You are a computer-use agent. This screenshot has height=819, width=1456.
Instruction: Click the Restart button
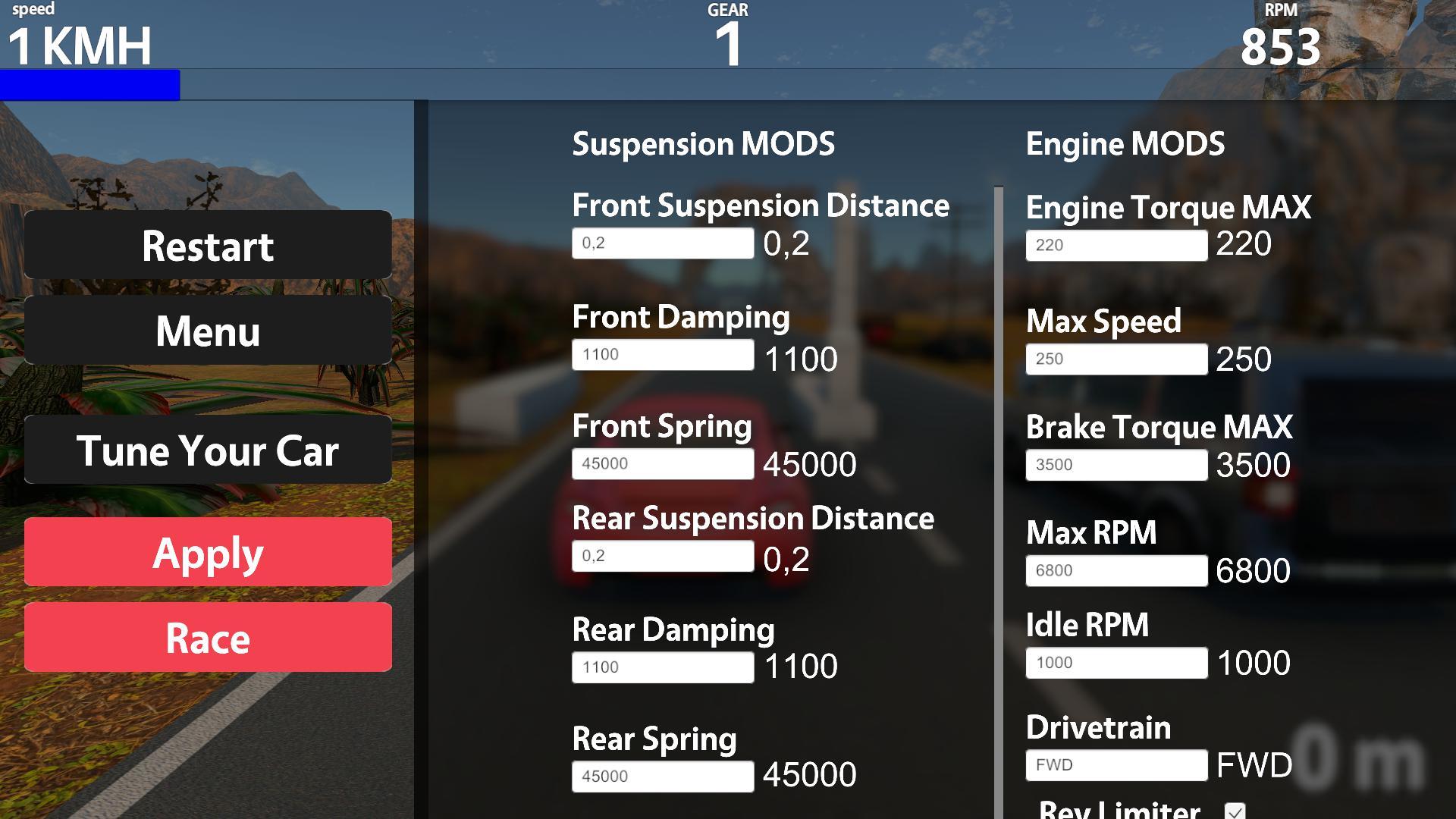(x=206, y=245)
